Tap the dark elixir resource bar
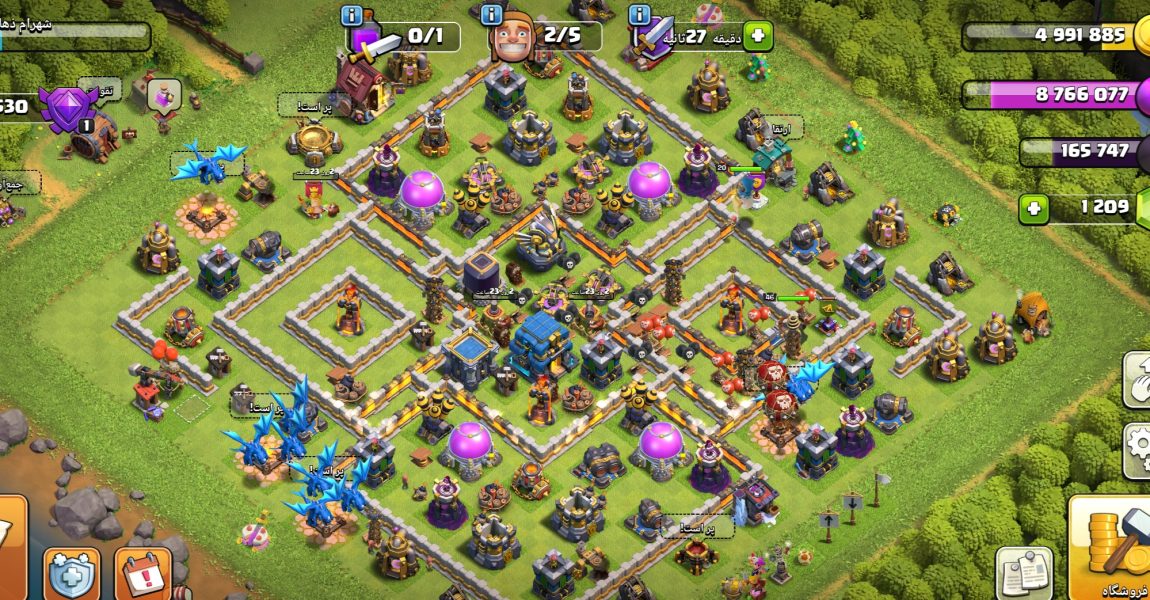1150x600 pixels. tap(1080, 152)
